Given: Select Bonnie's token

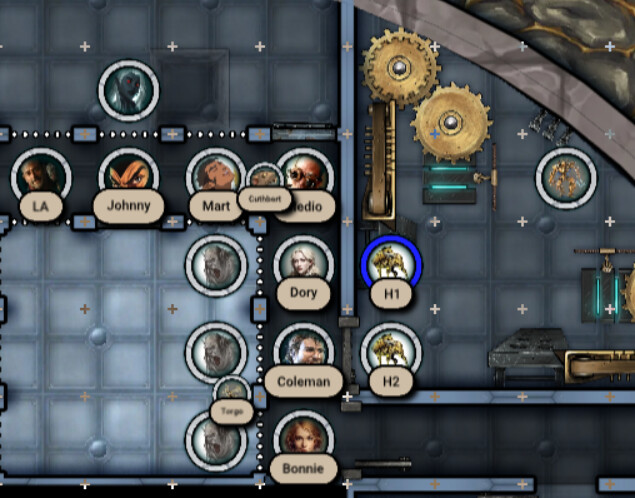Looking at the screenshot, I should [303, 438].
